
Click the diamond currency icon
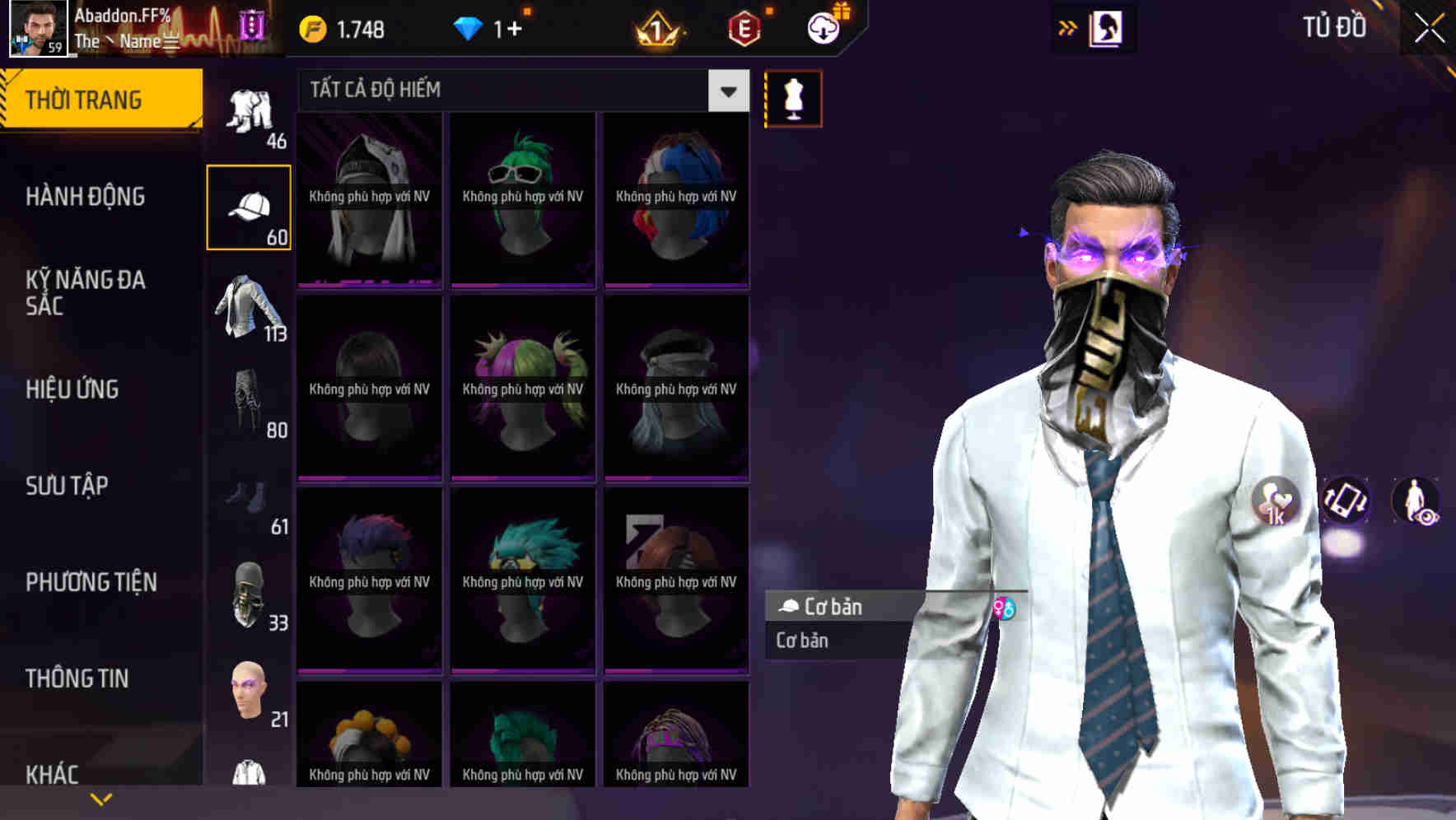469,26
